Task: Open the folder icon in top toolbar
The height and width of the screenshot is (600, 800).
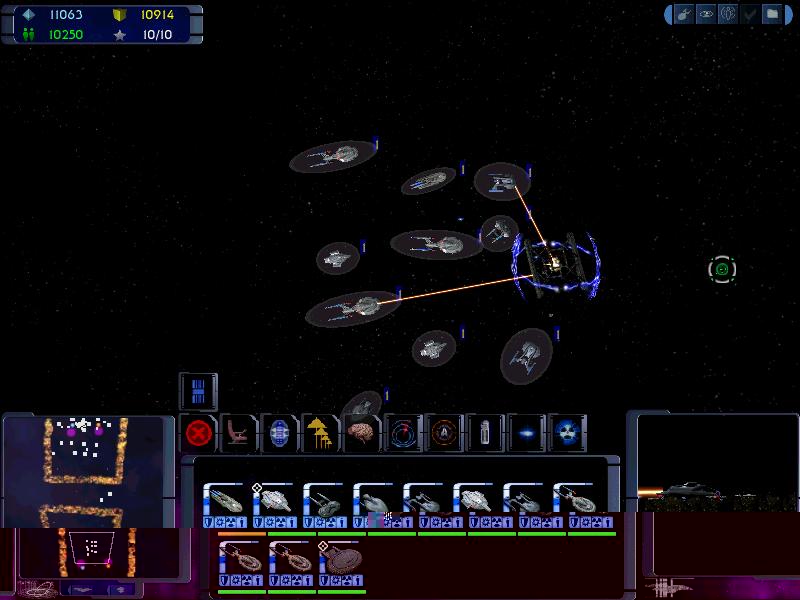Action: click(771, 14)
